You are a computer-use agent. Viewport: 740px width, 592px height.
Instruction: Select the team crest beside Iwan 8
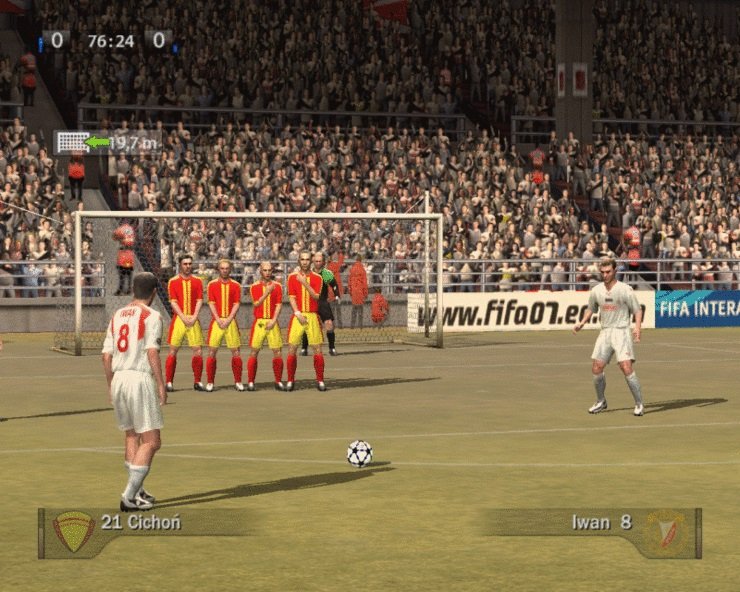click(666, 532)
